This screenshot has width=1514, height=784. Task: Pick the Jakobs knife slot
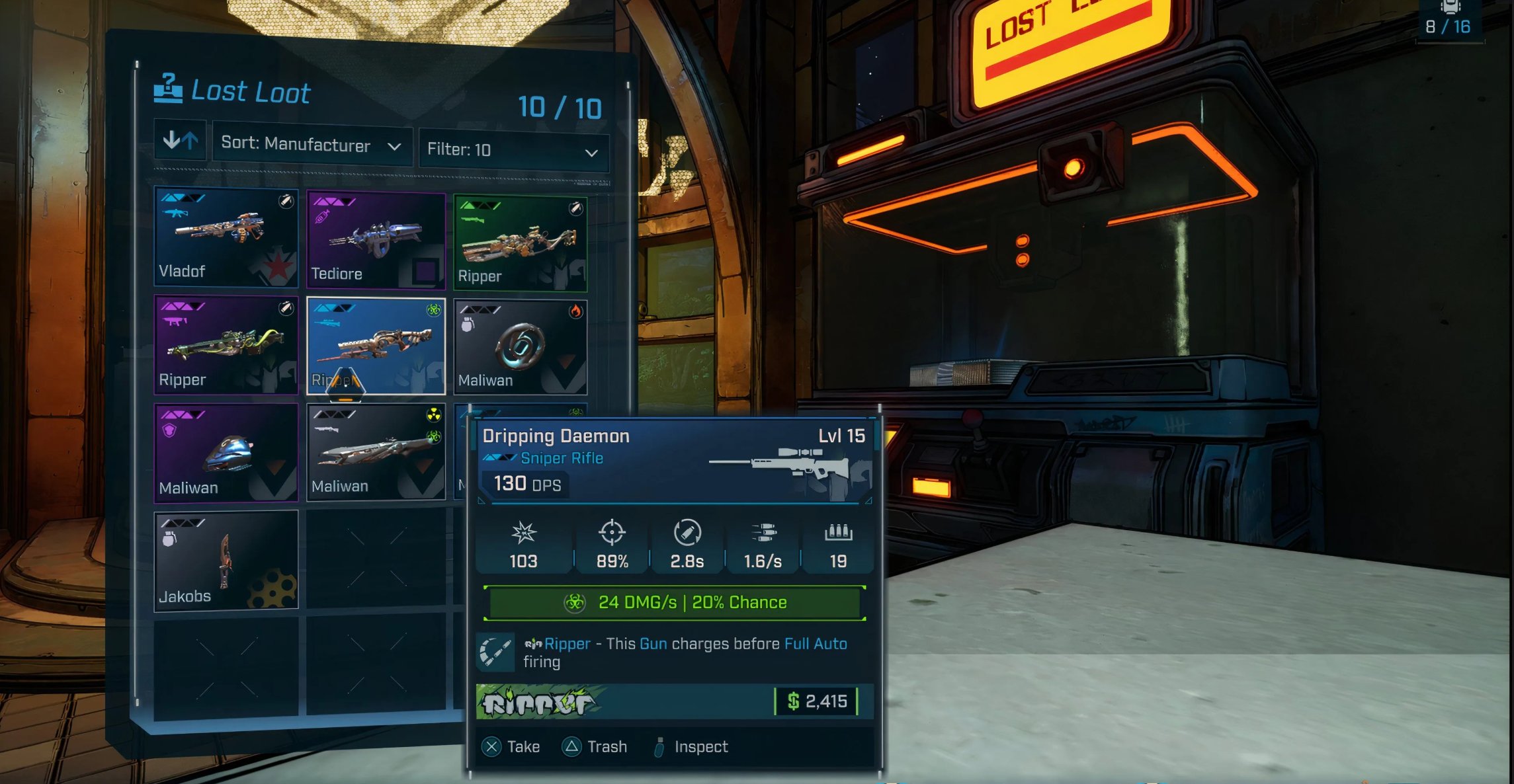pyautogui.click(x=226, y=560)
